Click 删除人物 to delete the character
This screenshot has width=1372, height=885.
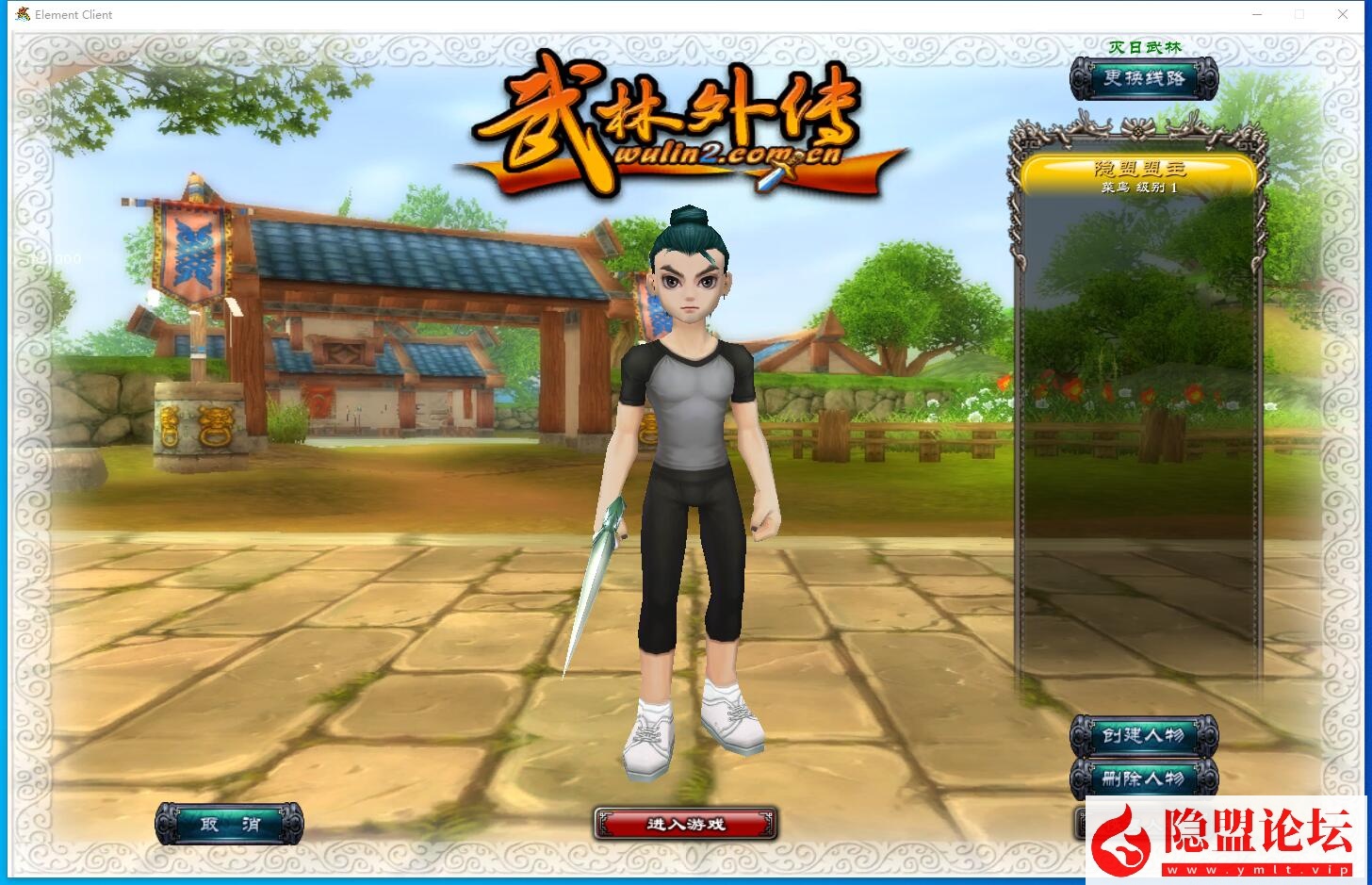click(x=1143, y=778)
